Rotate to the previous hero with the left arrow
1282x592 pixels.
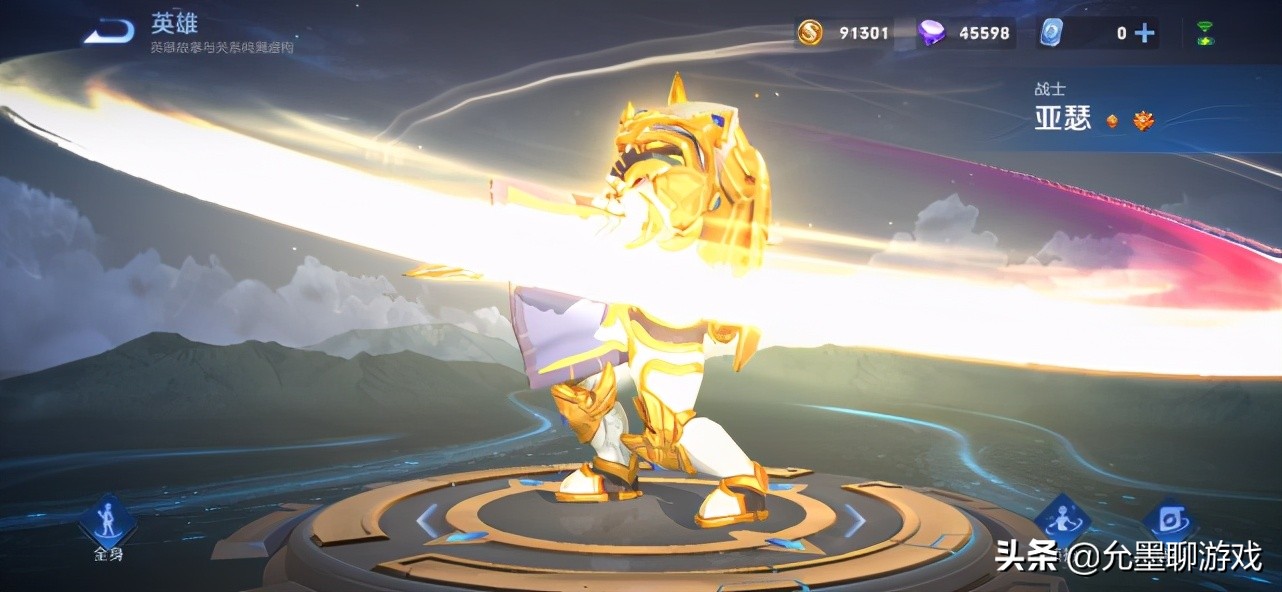tap(428, 520)
